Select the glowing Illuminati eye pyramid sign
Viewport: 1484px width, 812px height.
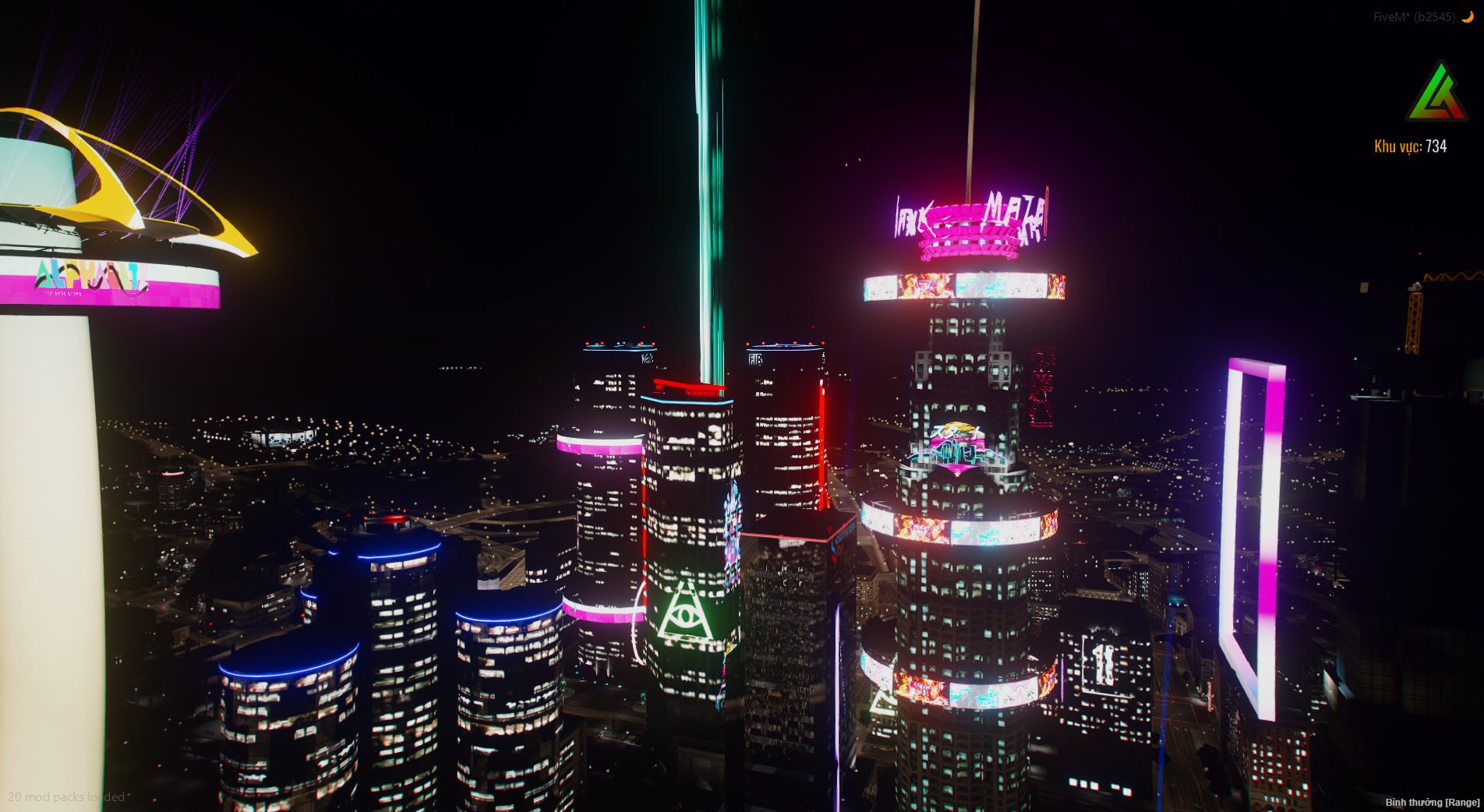coord(686,616)
